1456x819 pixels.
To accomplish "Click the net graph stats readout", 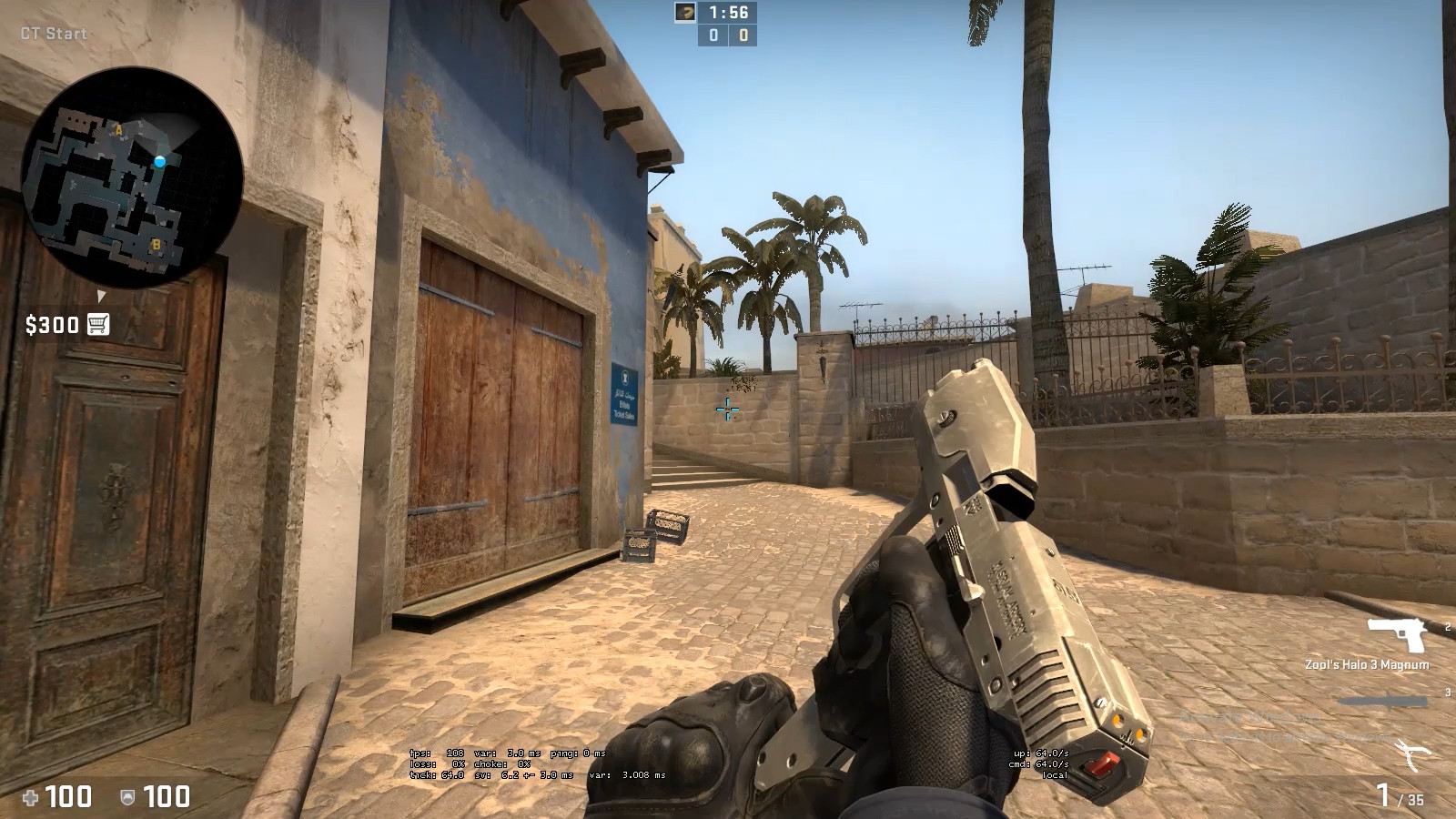I will pyautogui.click(x=537, y=764).
